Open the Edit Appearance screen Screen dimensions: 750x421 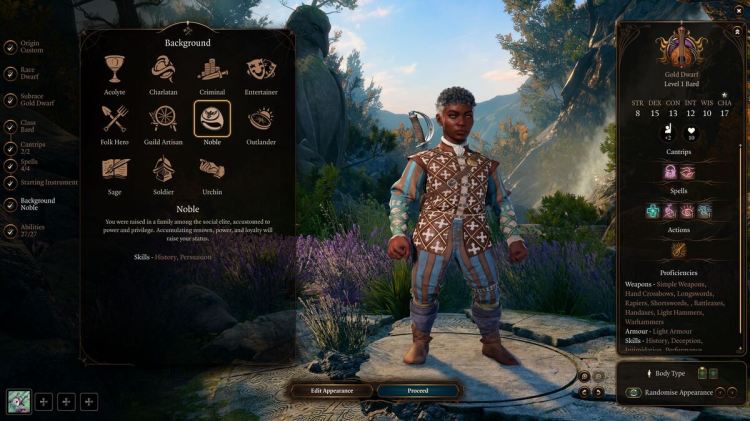point(329,390)
